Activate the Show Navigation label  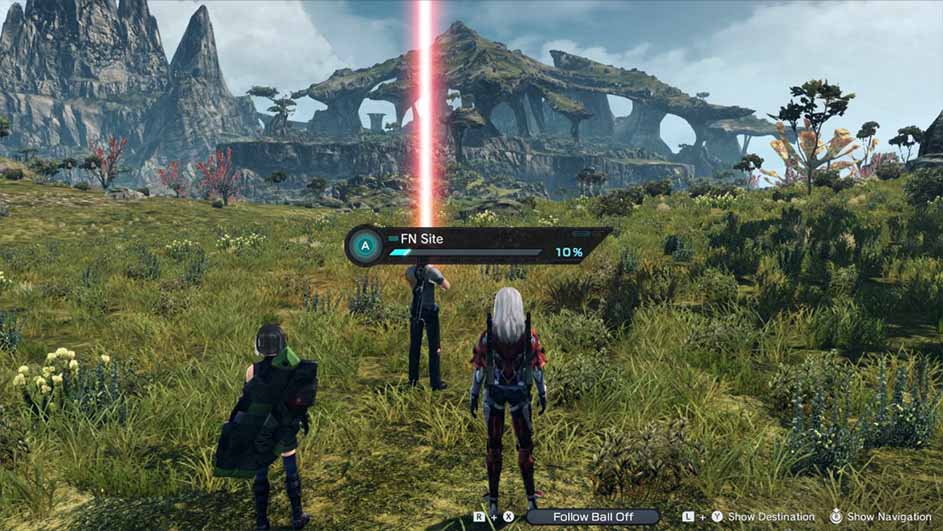click(889, 517)
